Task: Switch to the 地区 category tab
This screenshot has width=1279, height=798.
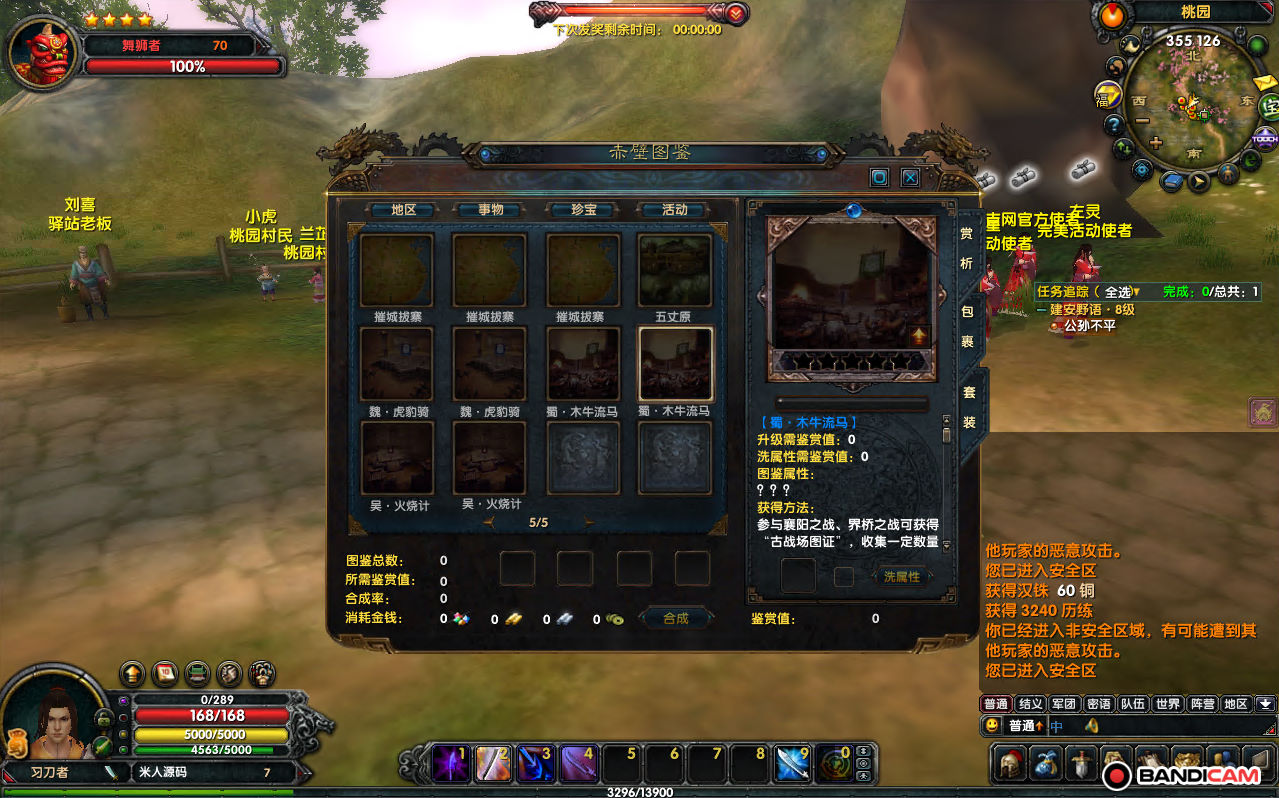Action: point(403,210)
